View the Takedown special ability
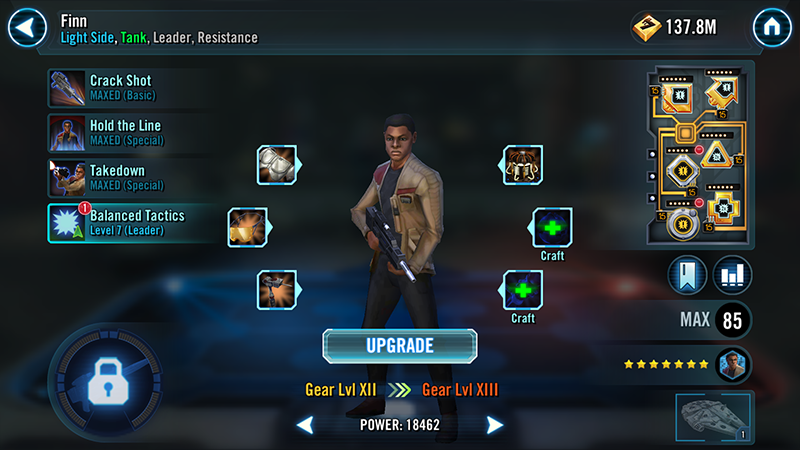The width and height of the screenshot is (800, 450). coord(120,178)
